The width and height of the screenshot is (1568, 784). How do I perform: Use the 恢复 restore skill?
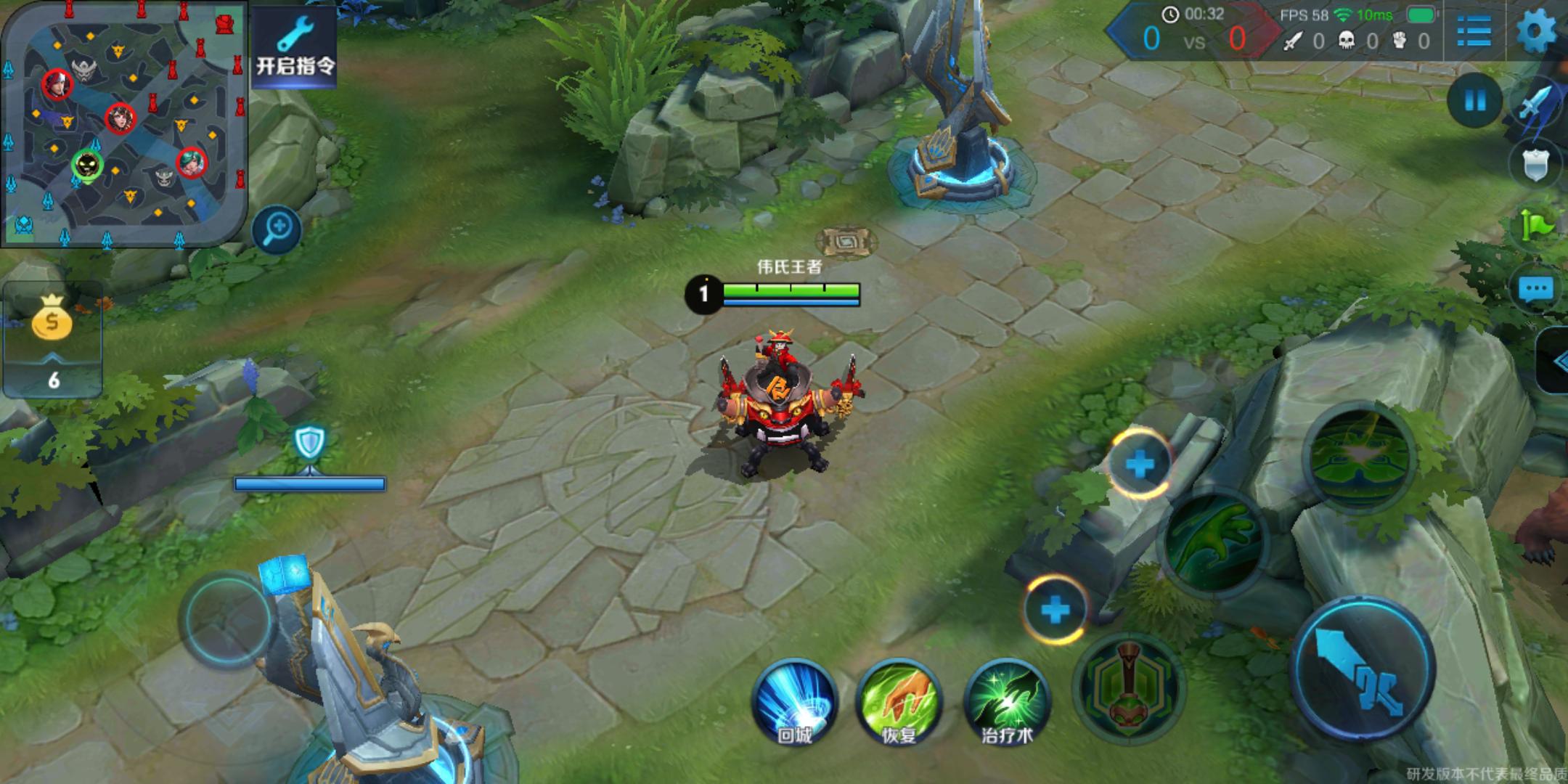pyautogui.click(x=899, y=702)
